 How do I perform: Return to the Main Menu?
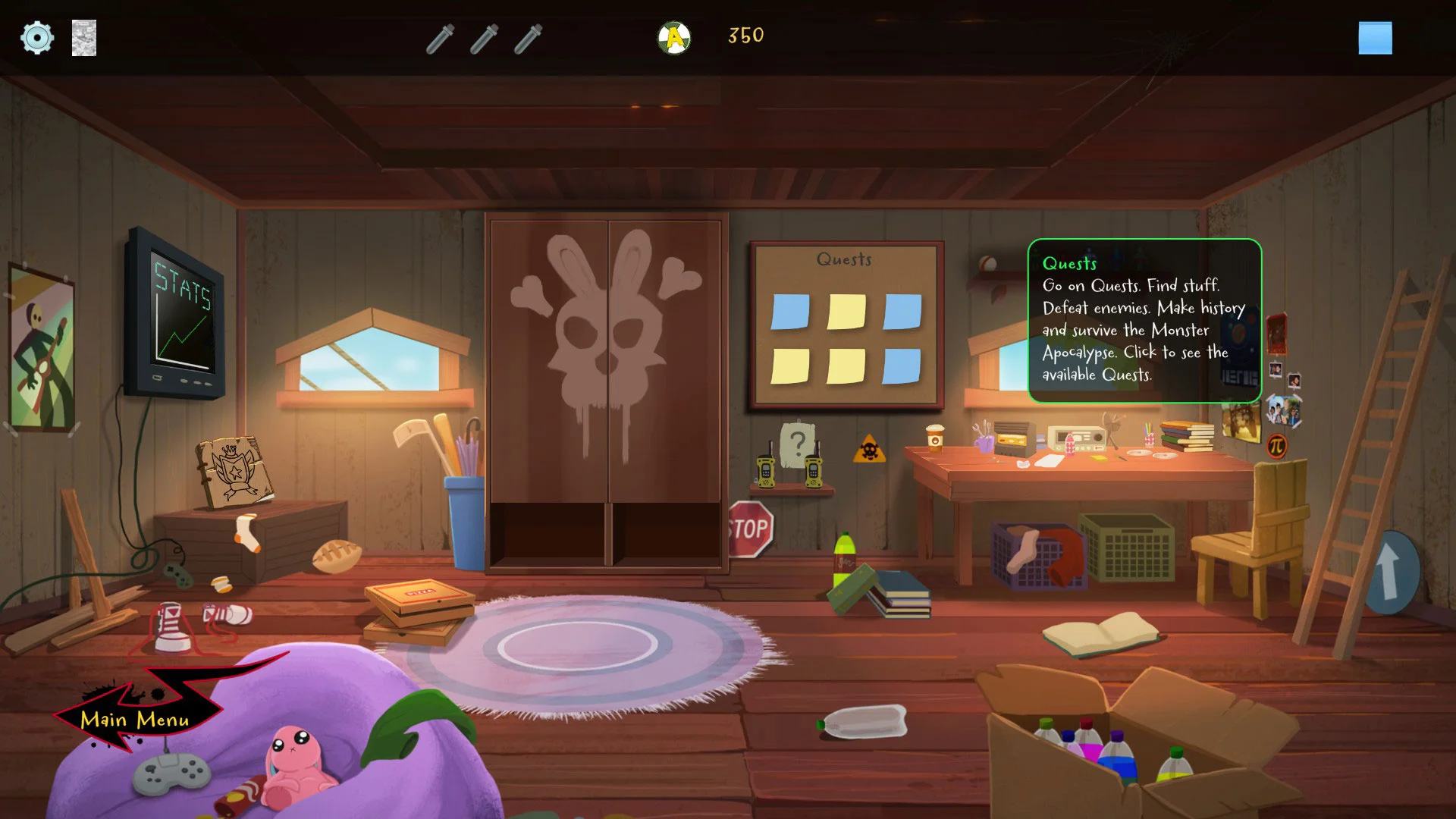coord(135,719)
